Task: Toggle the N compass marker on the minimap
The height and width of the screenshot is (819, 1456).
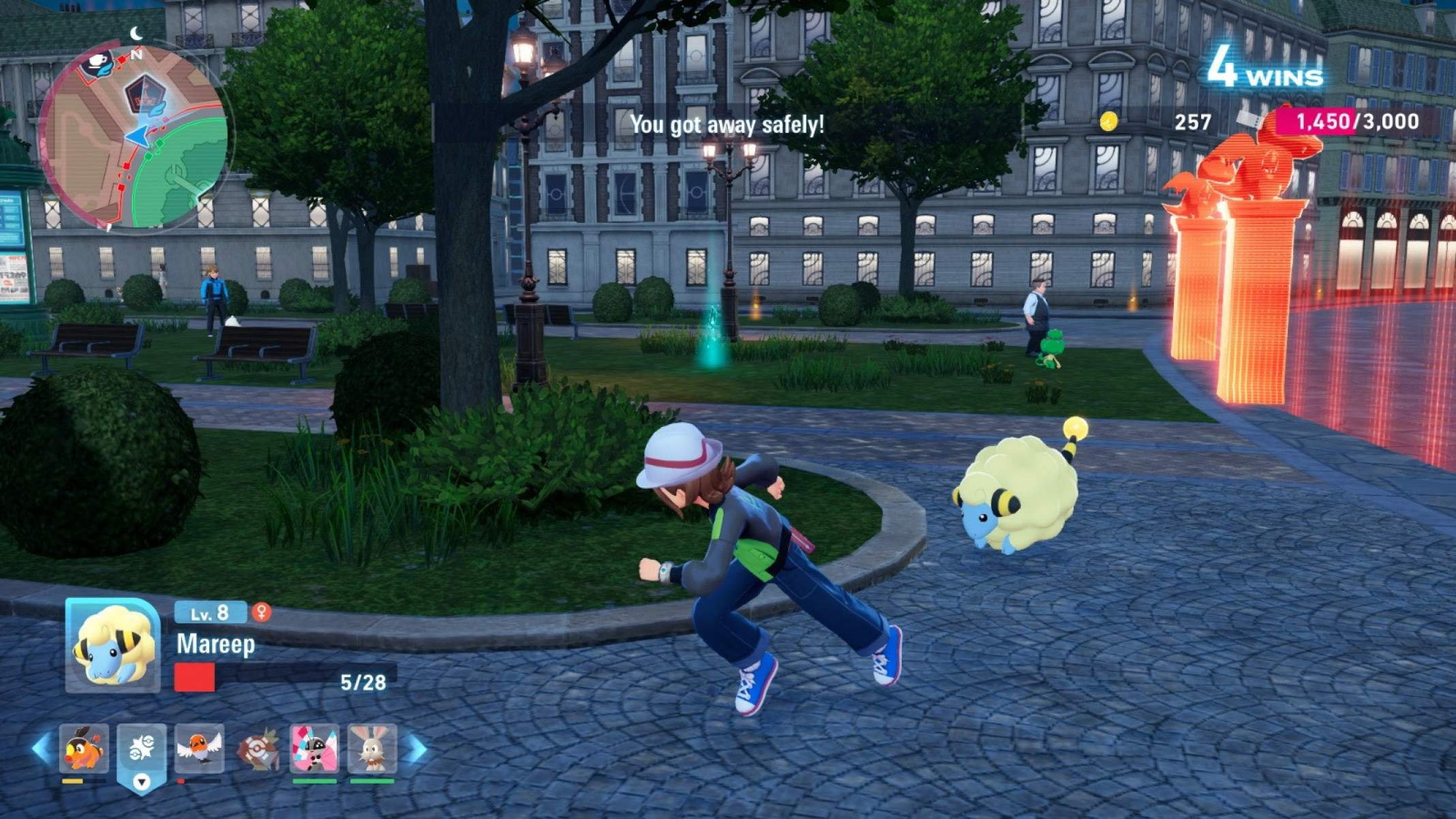Action: [136, 55]
